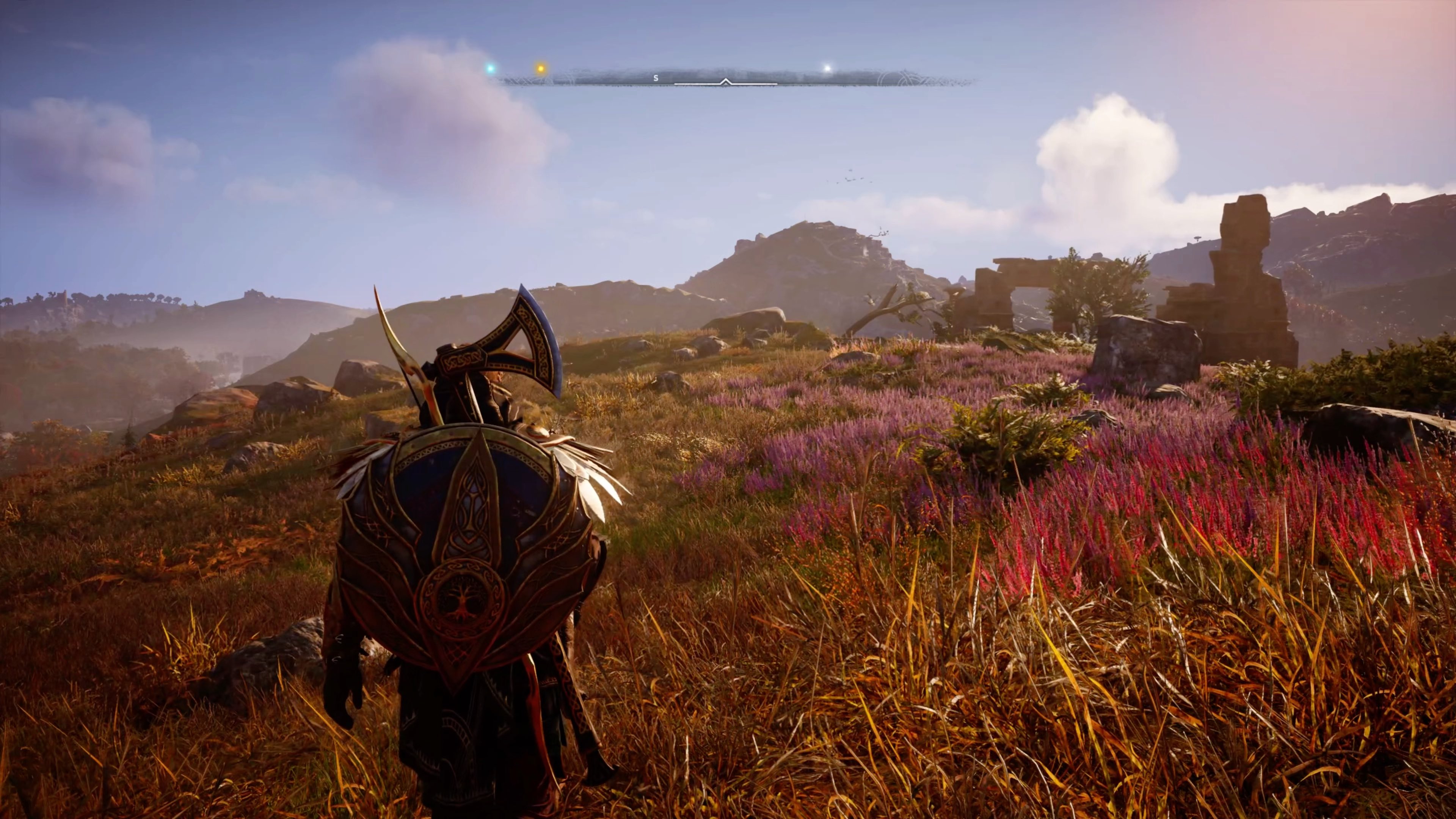Click the compass center direction pointer

click(726, 82)
